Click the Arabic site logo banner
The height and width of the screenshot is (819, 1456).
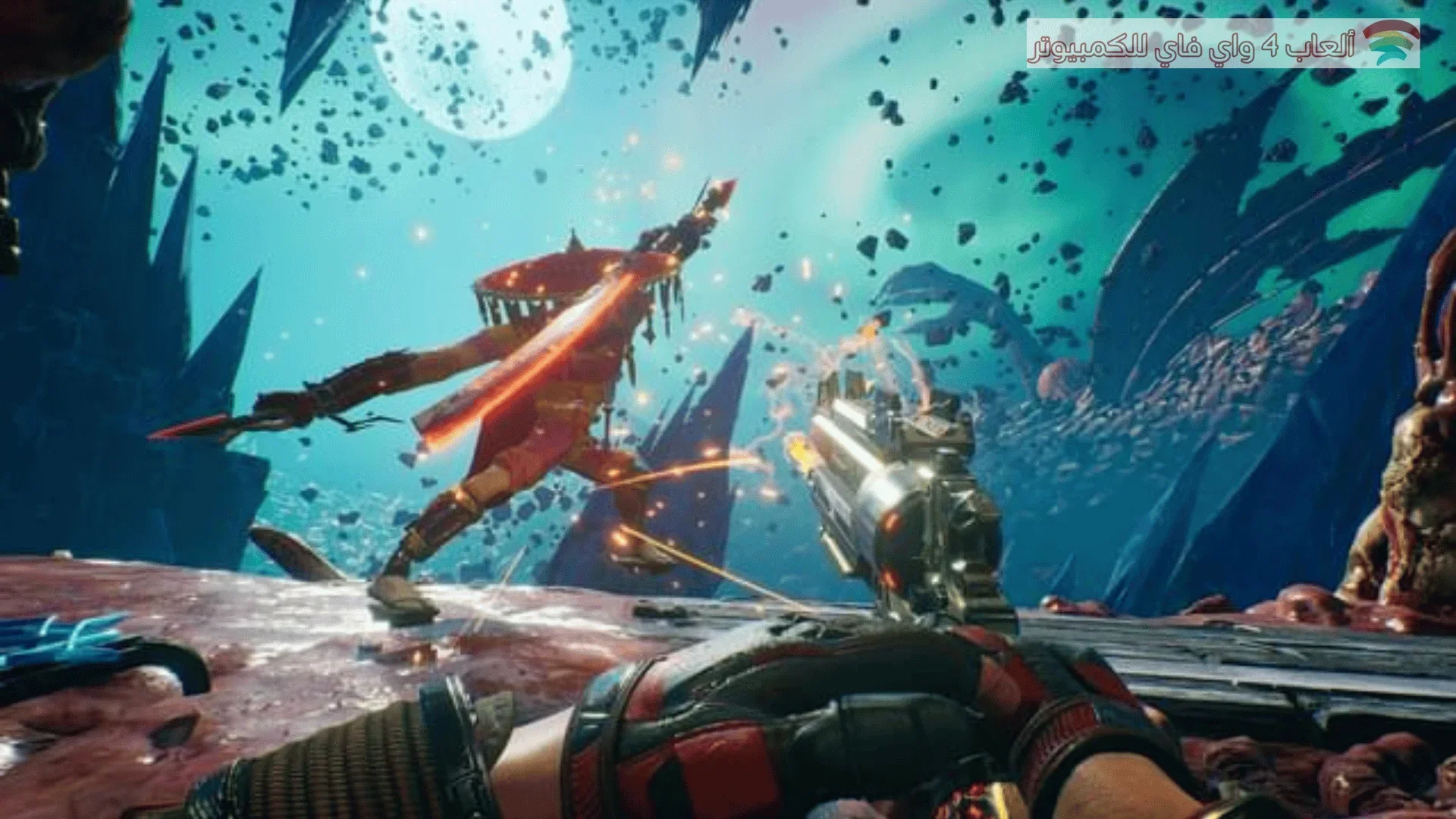1222,44
